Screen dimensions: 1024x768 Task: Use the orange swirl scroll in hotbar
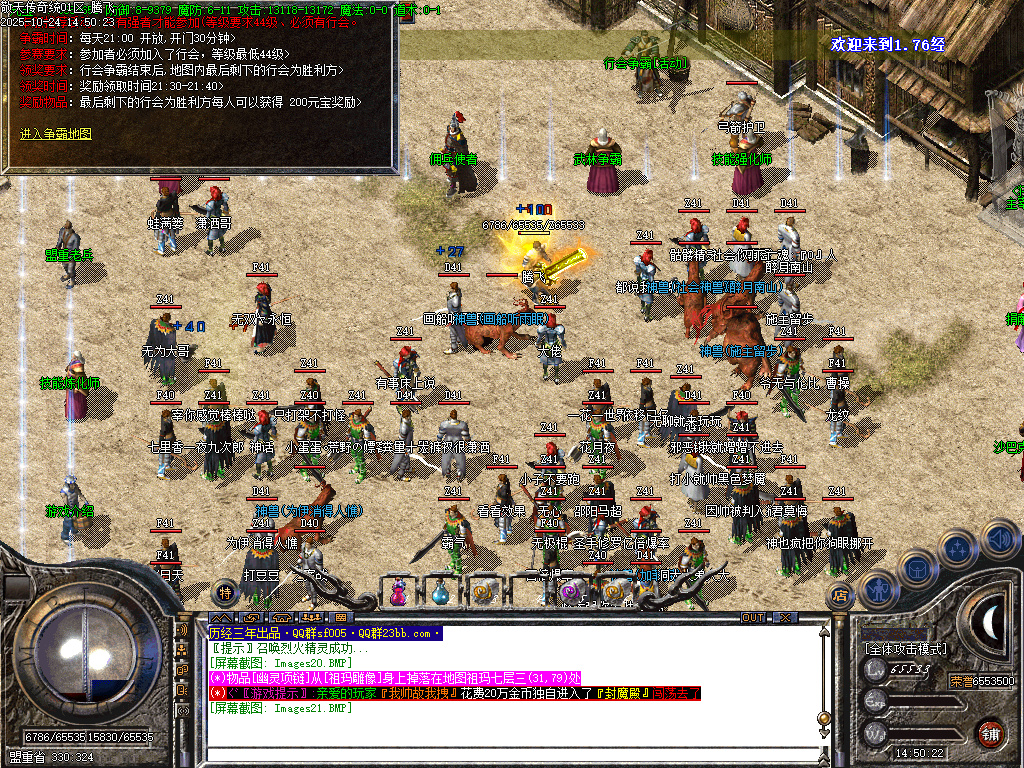pos(613,592)
